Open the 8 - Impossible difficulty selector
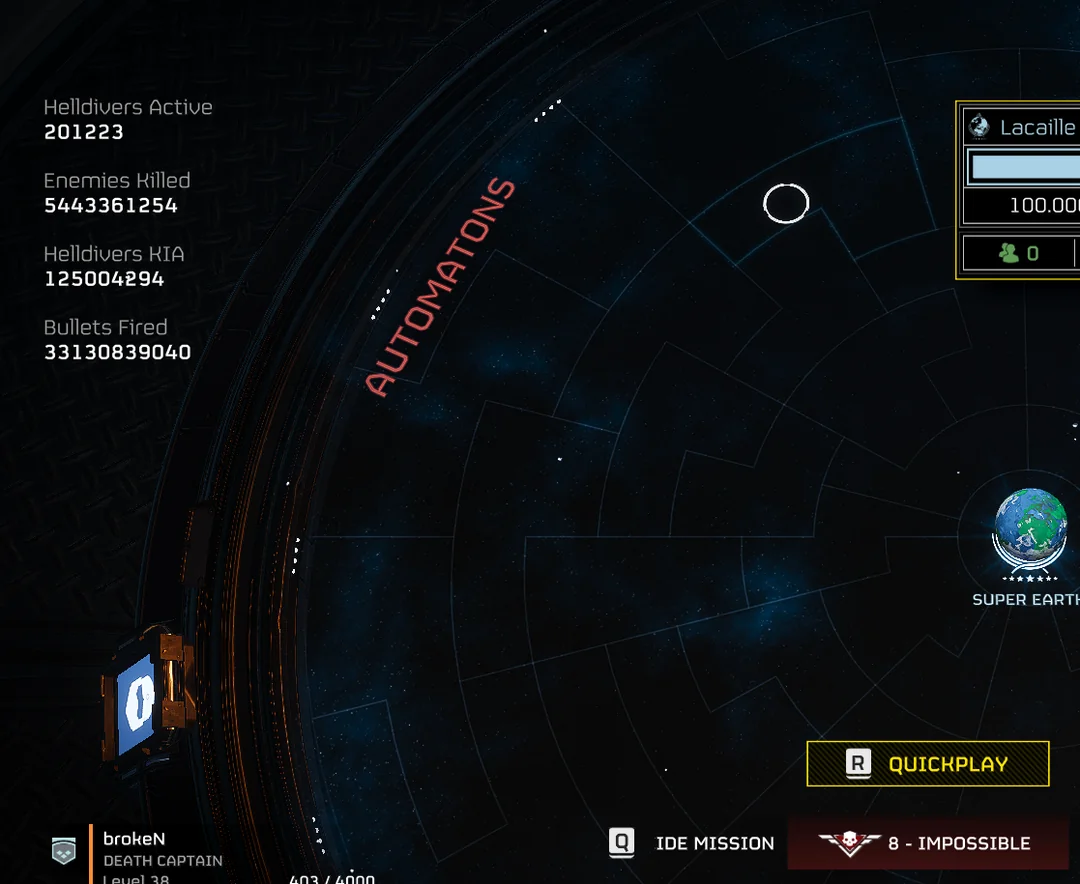 pyautogui.click(x=928, y=843)
